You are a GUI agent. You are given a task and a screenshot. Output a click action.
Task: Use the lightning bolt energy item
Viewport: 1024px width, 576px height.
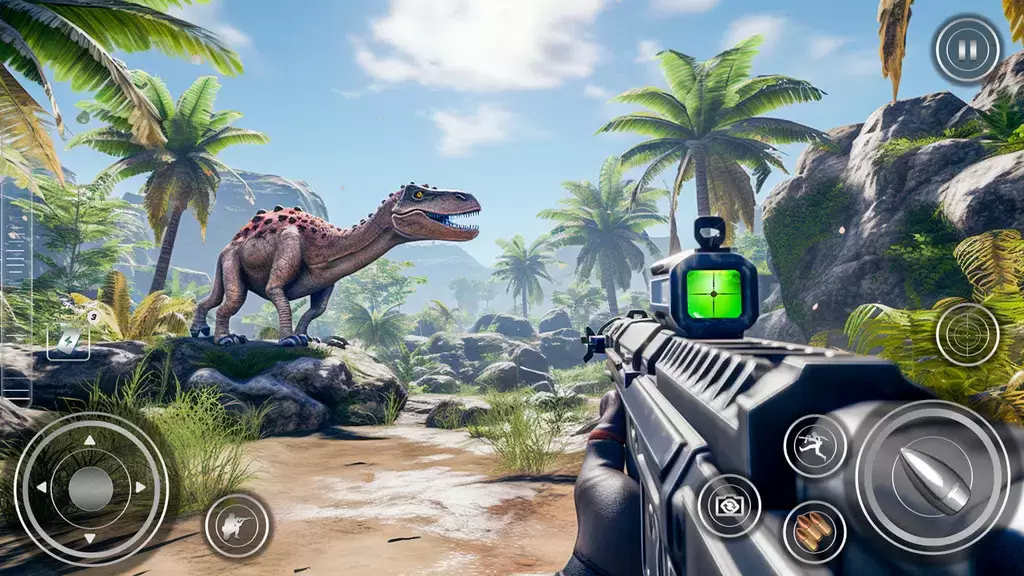(68, 341)
